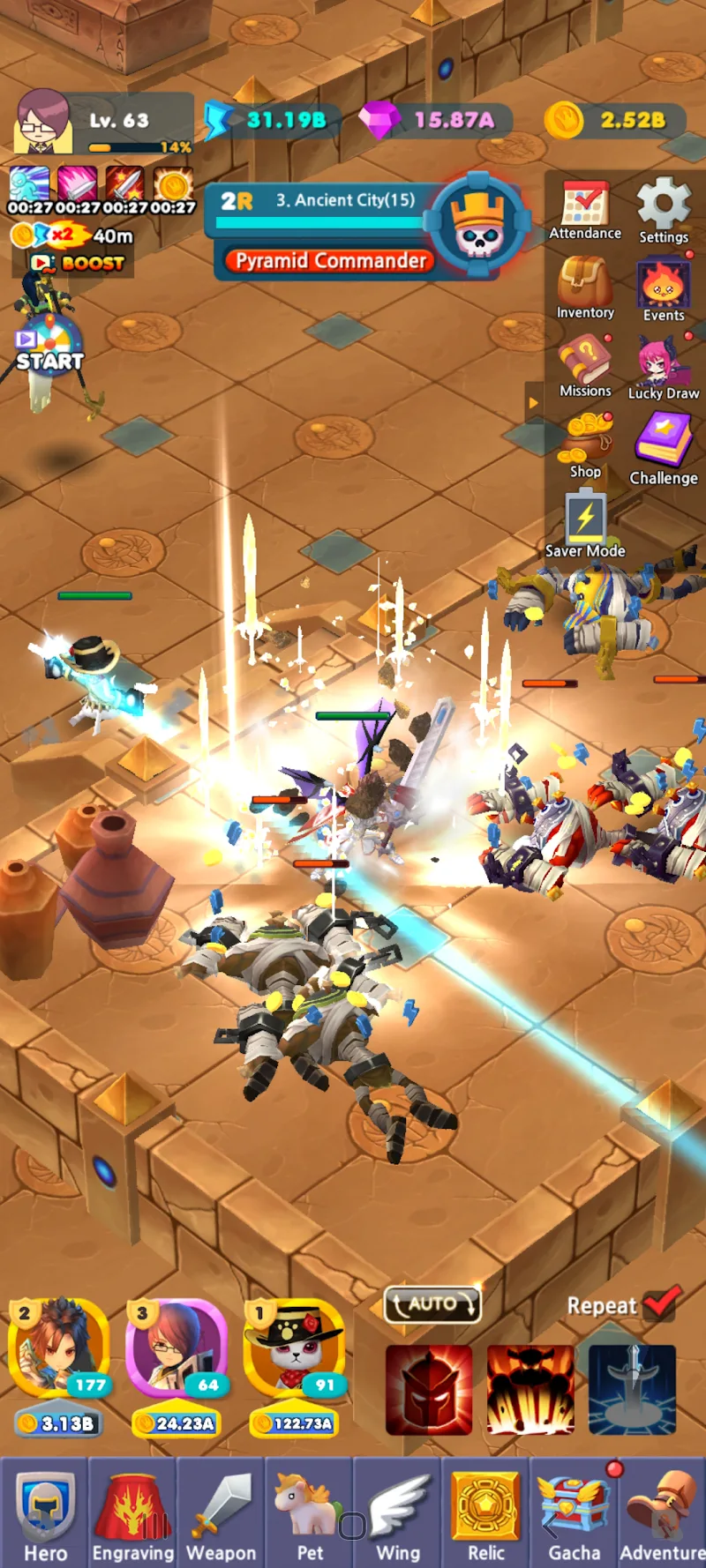Open the Lucky Draw

tap(664, 369)
